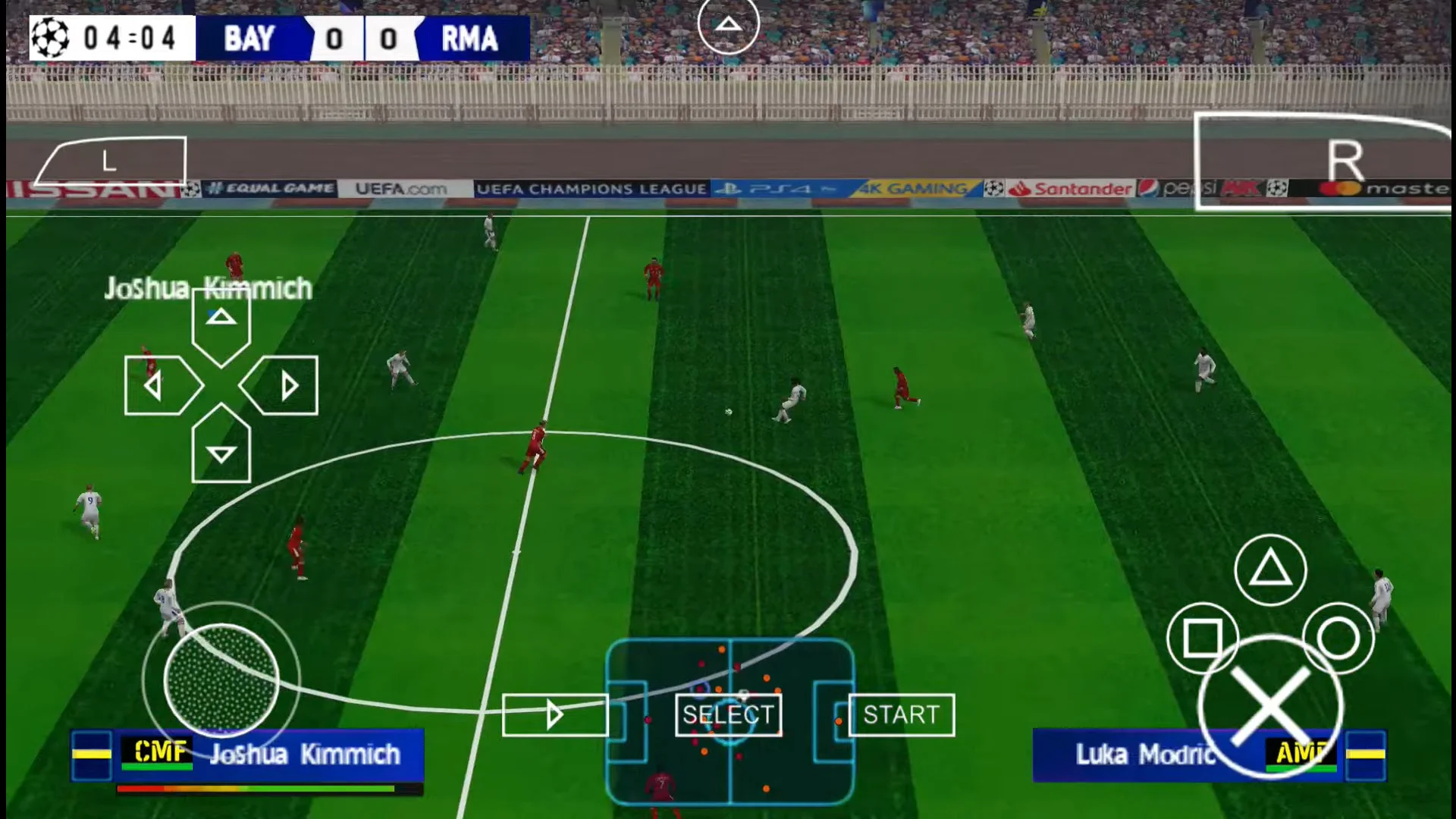Tap the fast-forward arrow next to SELECT

[554, 715]
